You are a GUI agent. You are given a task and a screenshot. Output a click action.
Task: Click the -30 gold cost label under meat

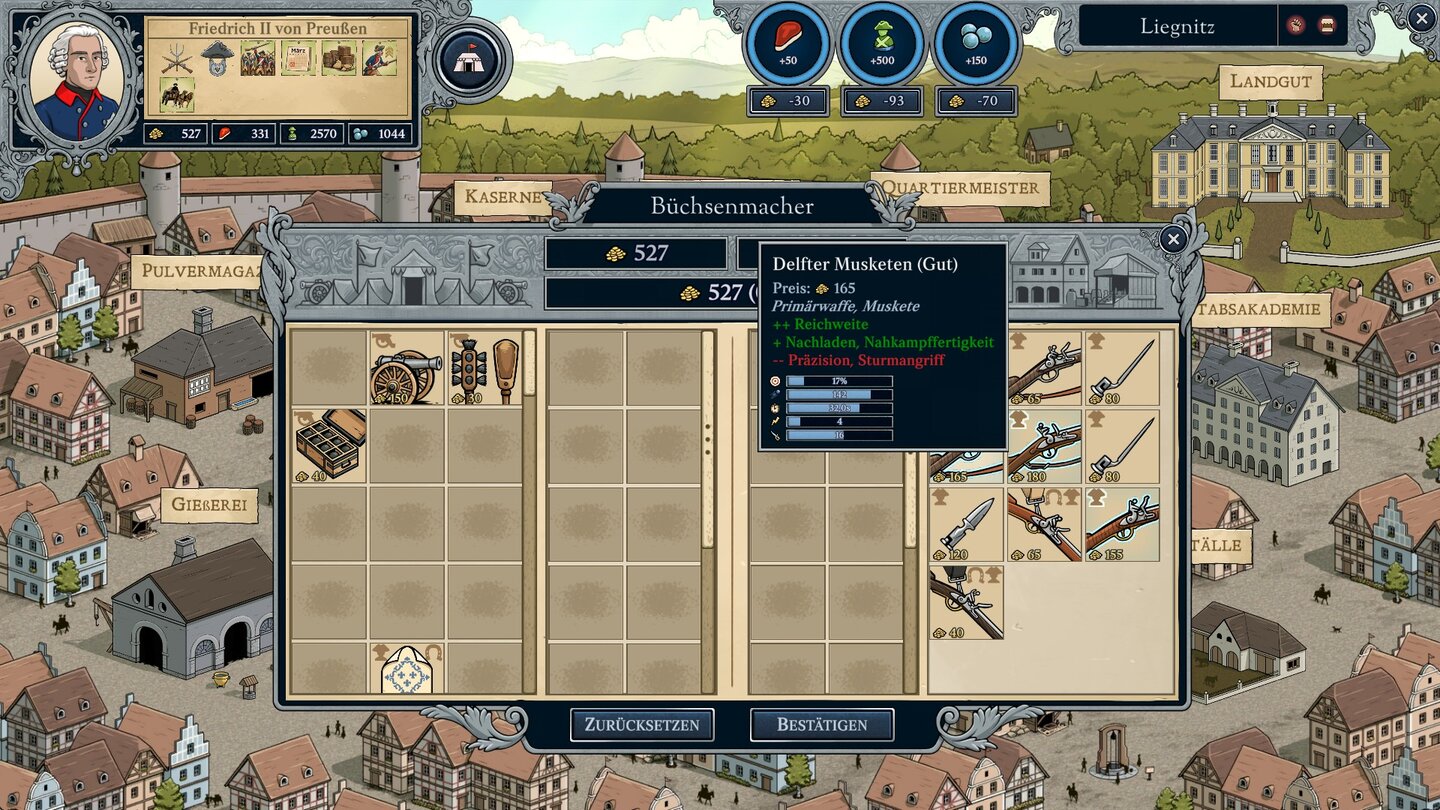(790, 101)
